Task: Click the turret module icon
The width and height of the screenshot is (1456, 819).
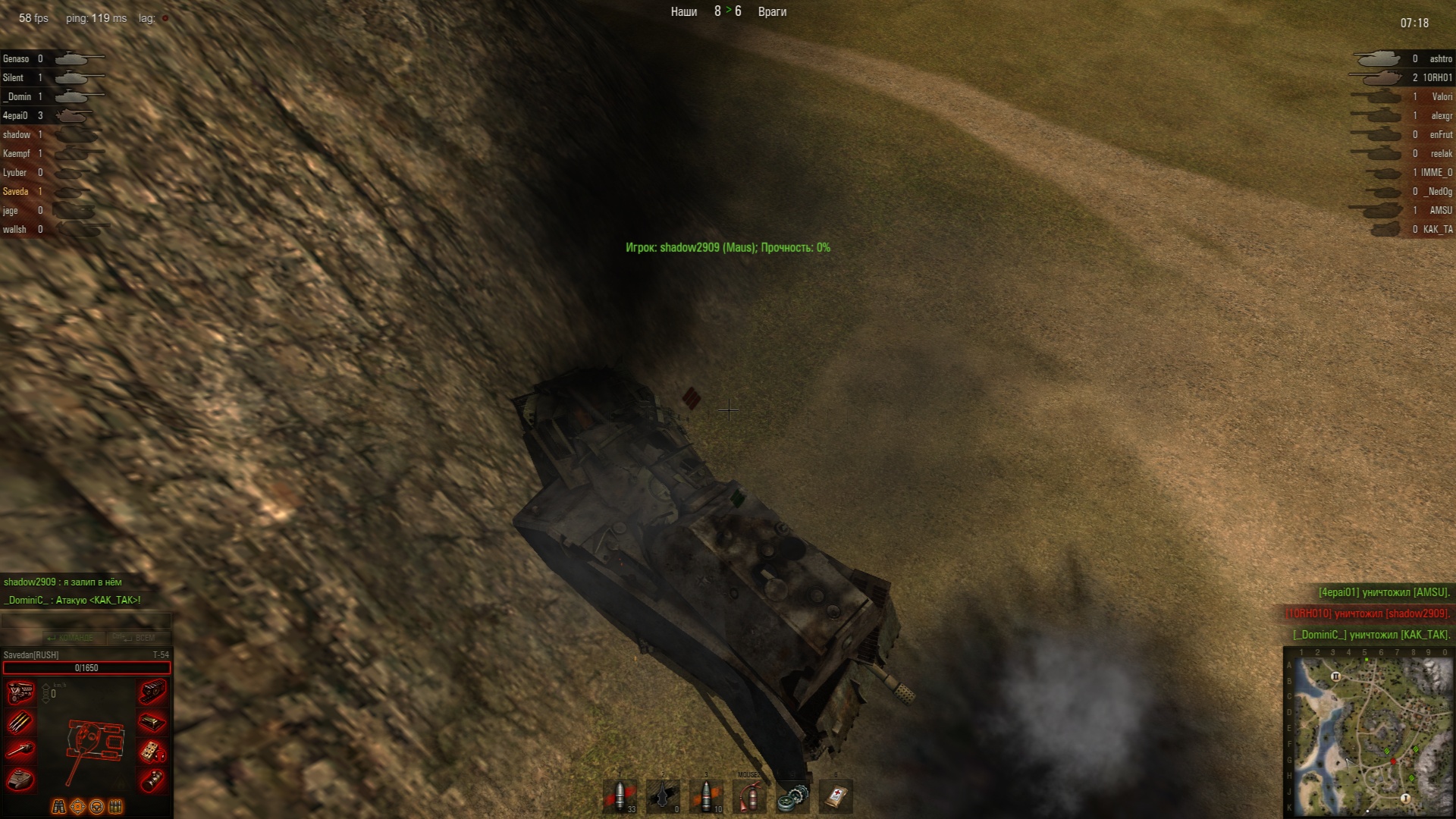Action: pos(20,780)
